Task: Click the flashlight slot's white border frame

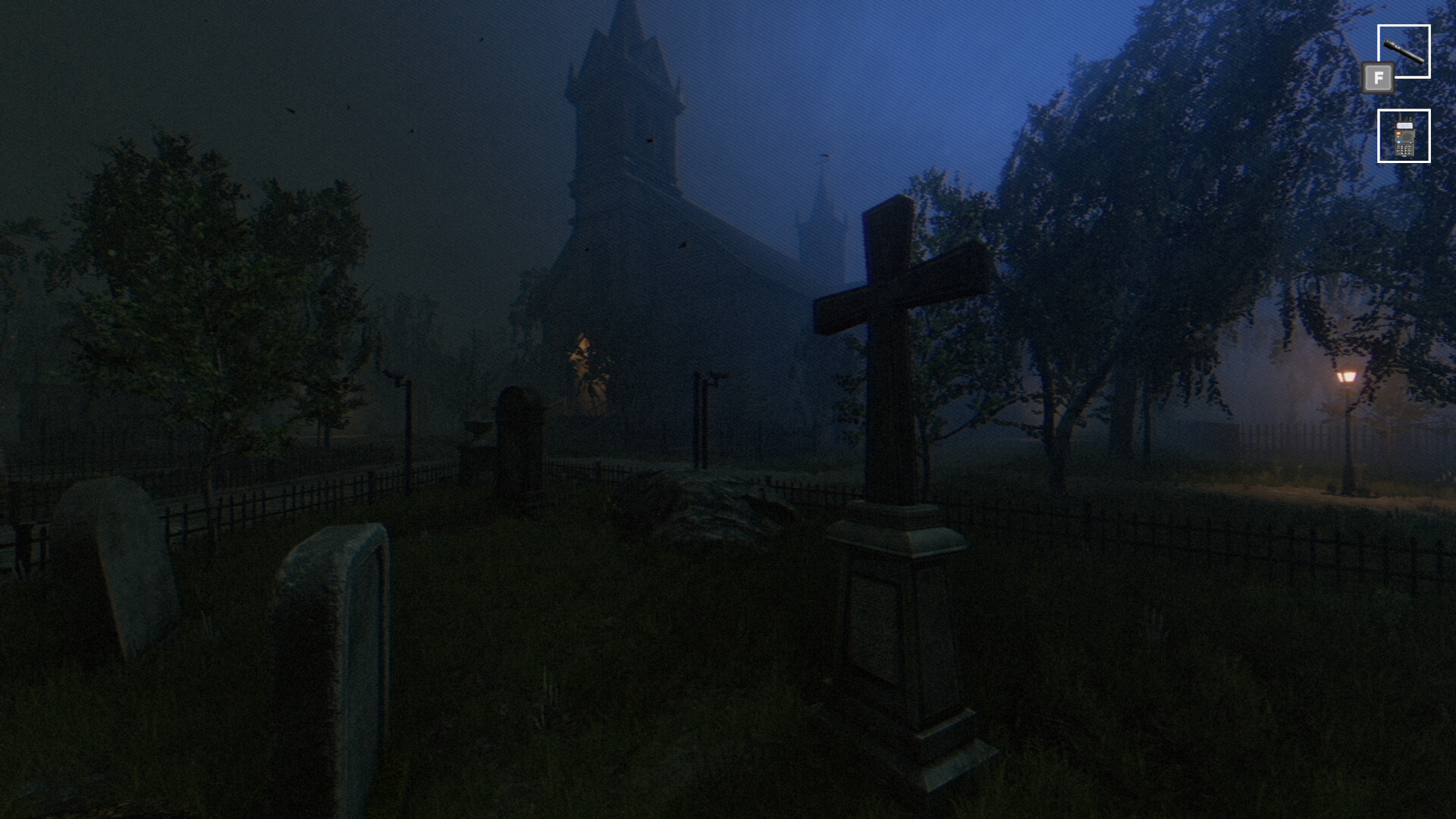Action: [x=1404, y=26]
